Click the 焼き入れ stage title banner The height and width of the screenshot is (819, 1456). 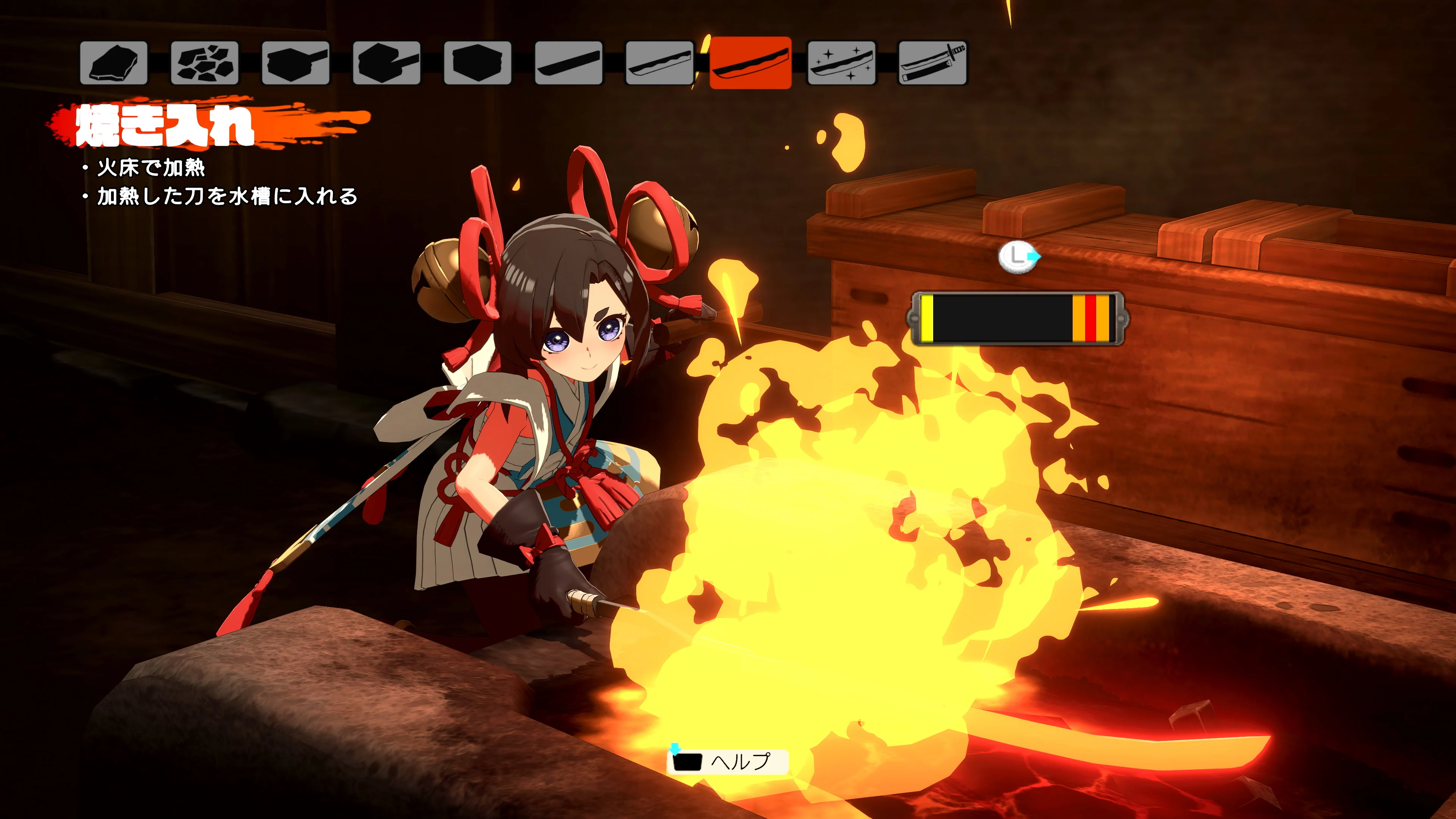pos(164,126)
